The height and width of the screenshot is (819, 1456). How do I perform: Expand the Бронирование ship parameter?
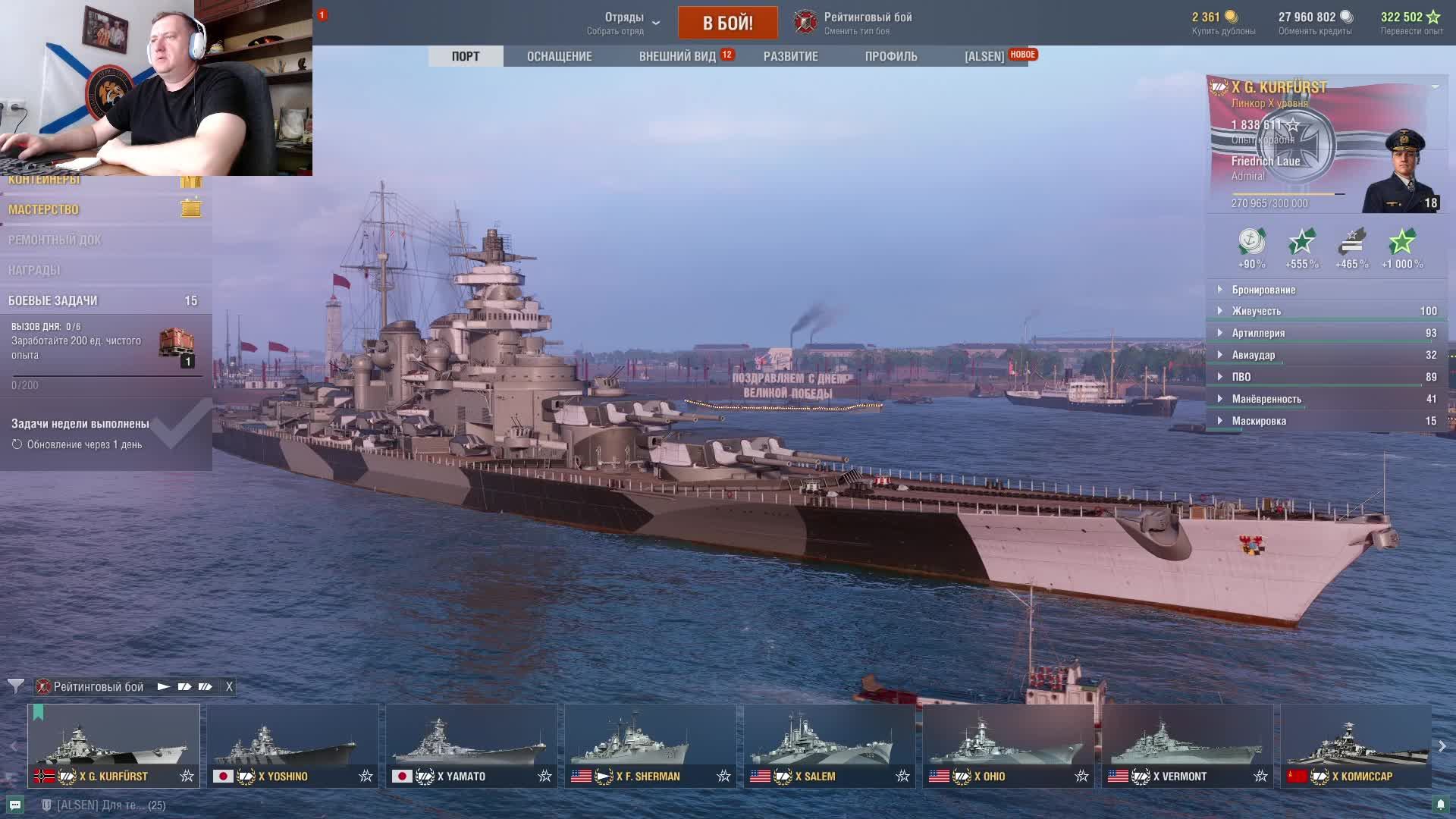click(1263, 290)
